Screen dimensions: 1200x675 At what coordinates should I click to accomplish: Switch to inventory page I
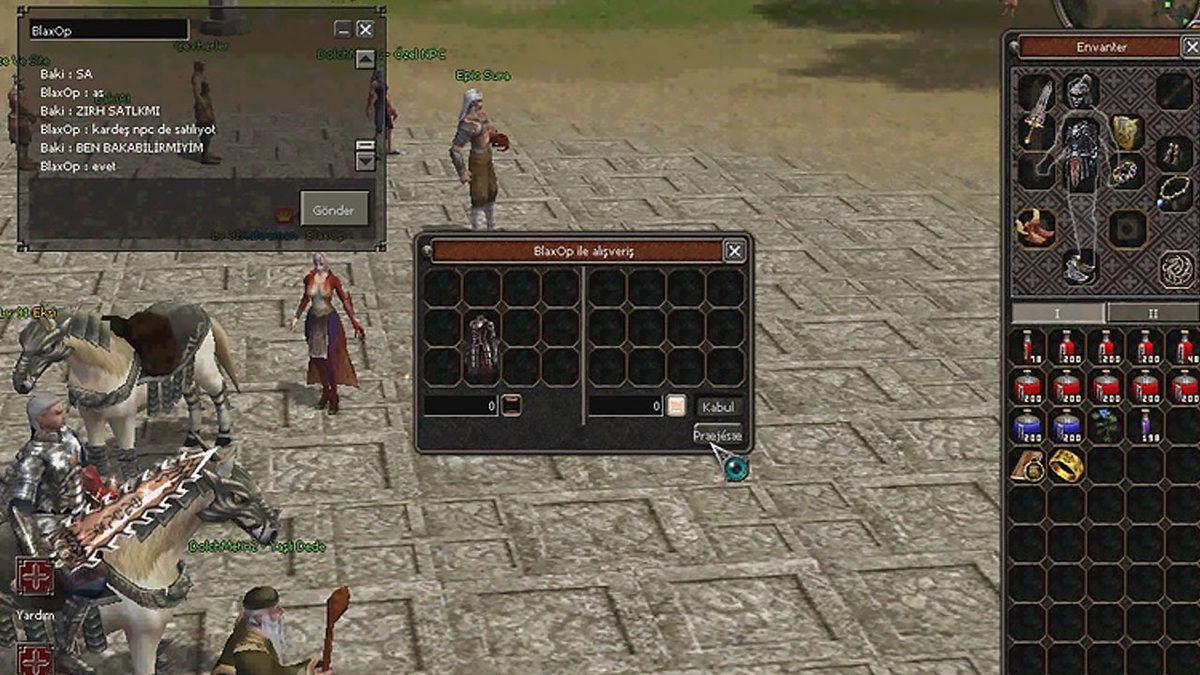tap(1058, 313)
